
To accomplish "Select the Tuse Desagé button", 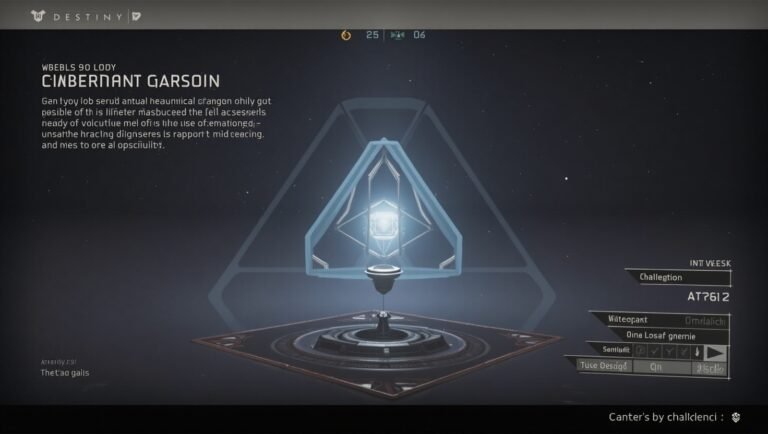I will click(x=604, y=366).
